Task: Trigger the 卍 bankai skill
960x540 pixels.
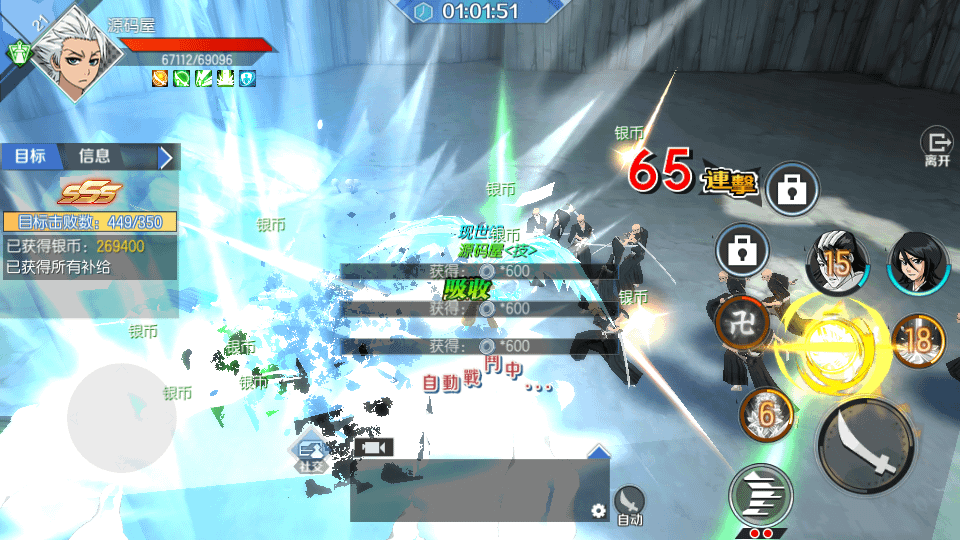Action: pyautogui.click(x=743, y=322)
